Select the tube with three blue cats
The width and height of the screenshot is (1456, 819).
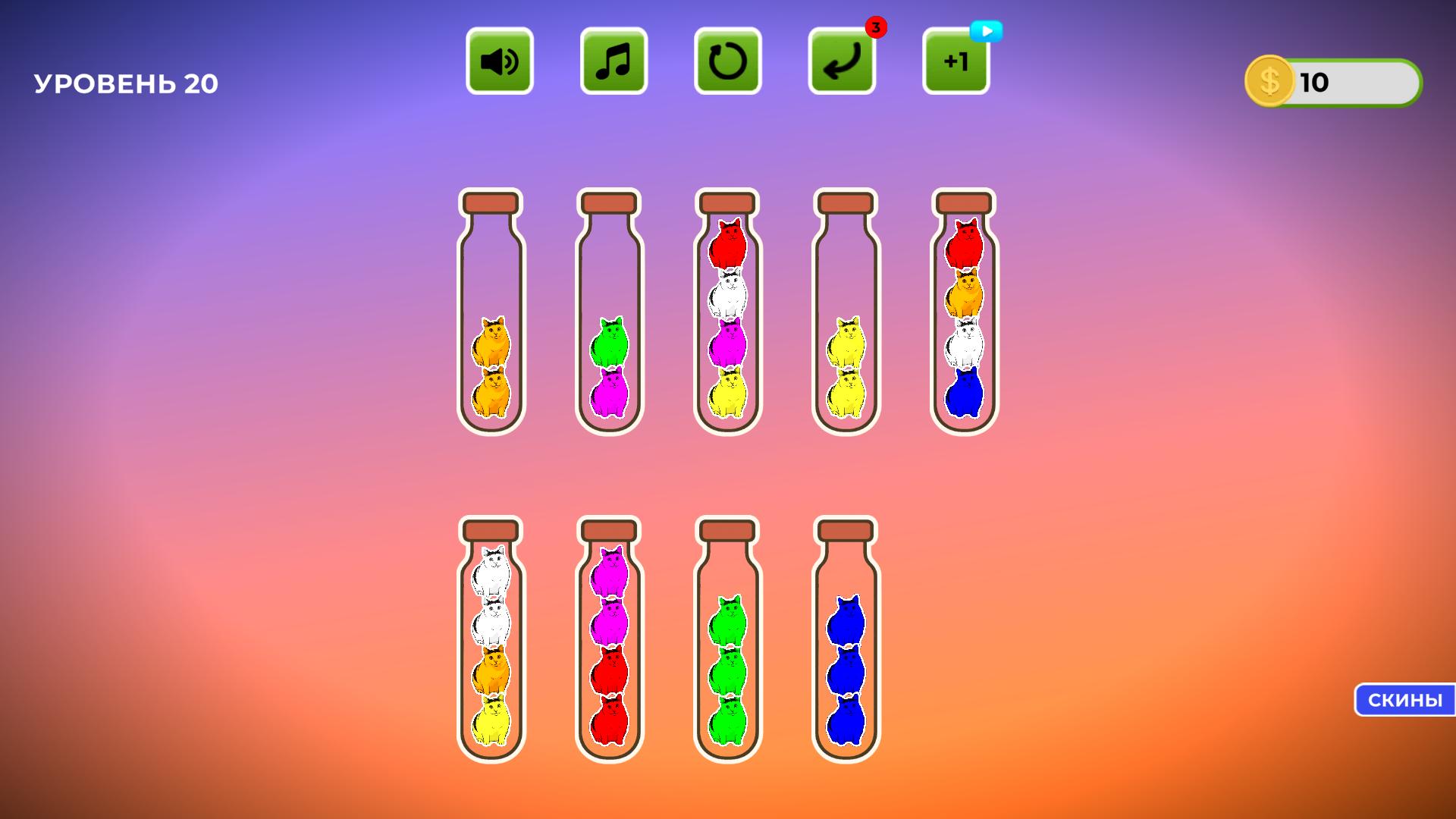point(844,660)
